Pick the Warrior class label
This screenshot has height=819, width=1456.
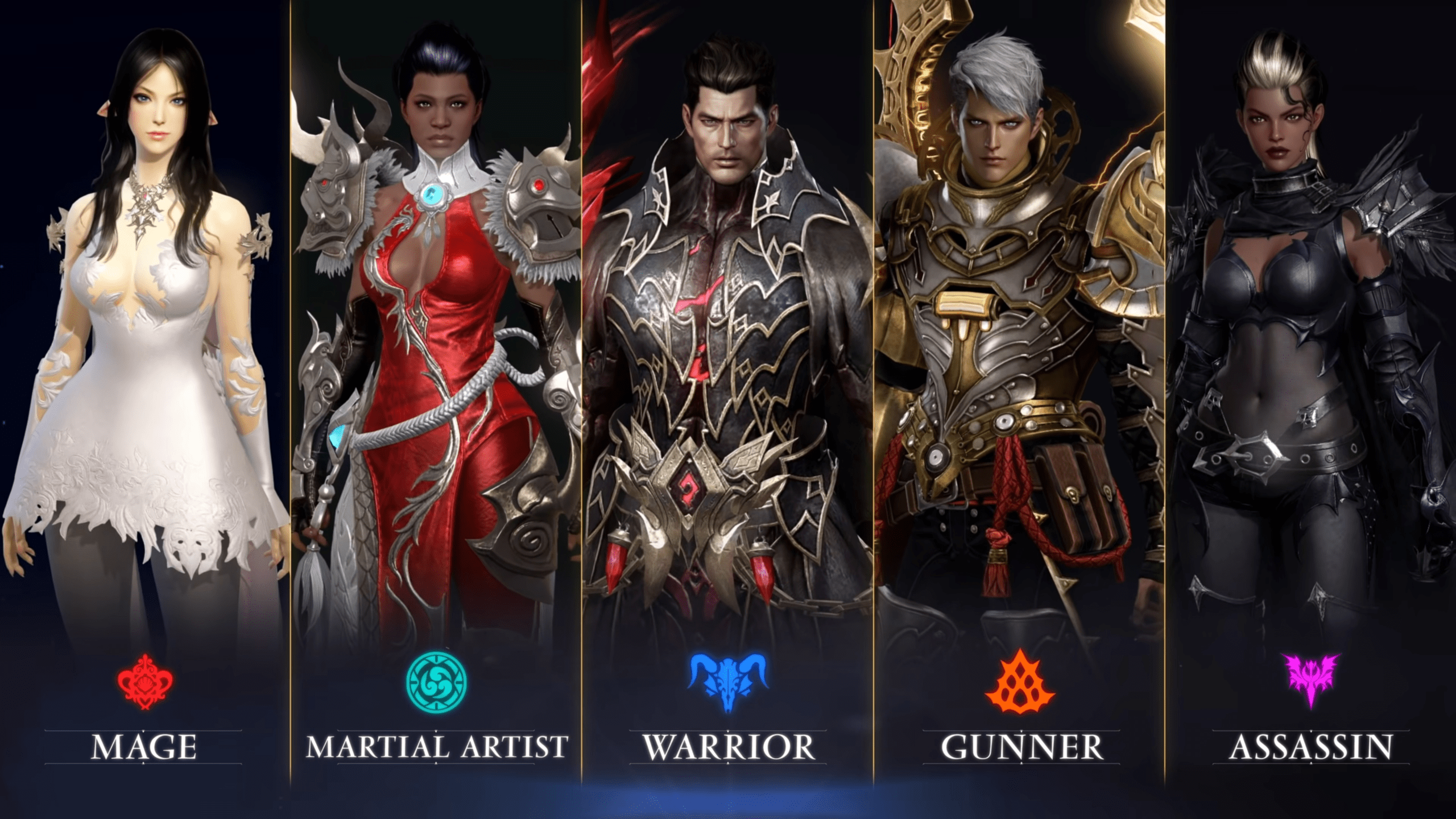coord(729,747)
